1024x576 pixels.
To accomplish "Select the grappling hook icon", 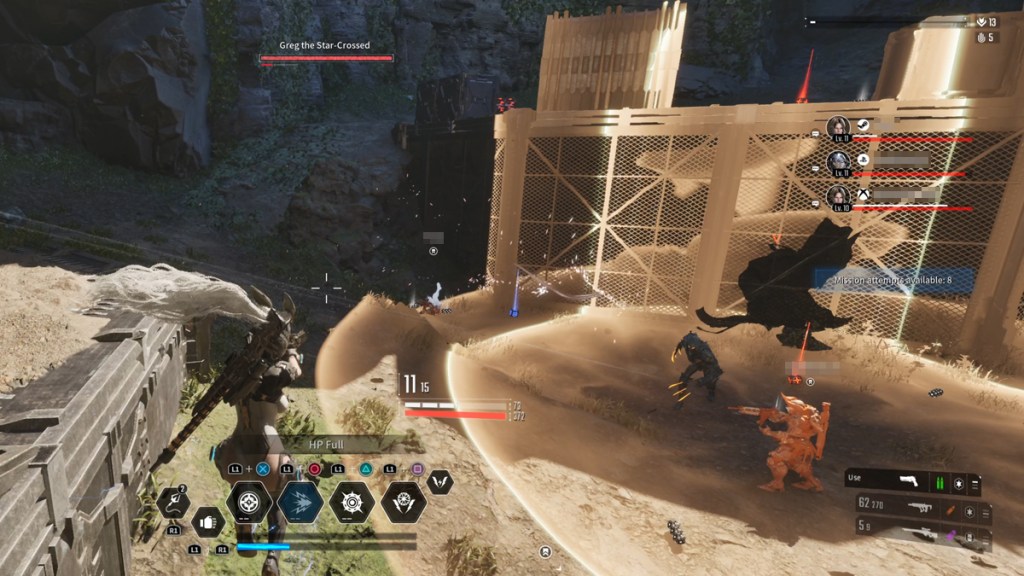I will click(172, 503).
